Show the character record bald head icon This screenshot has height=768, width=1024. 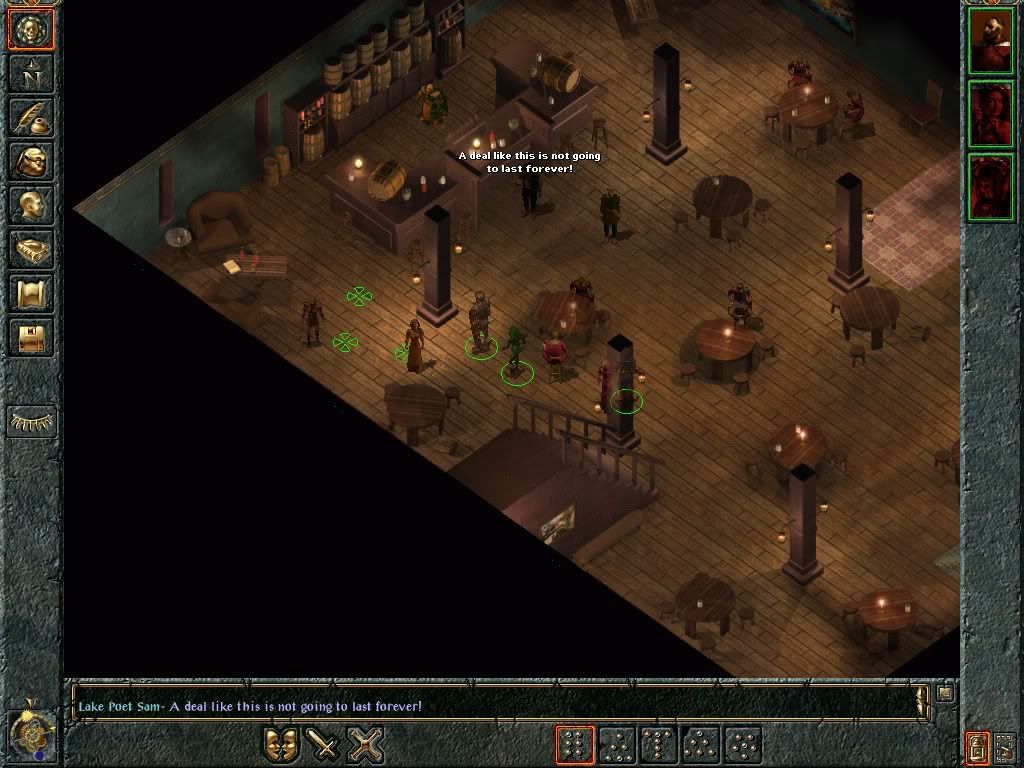pyautogui.click(x=31, y=206)
